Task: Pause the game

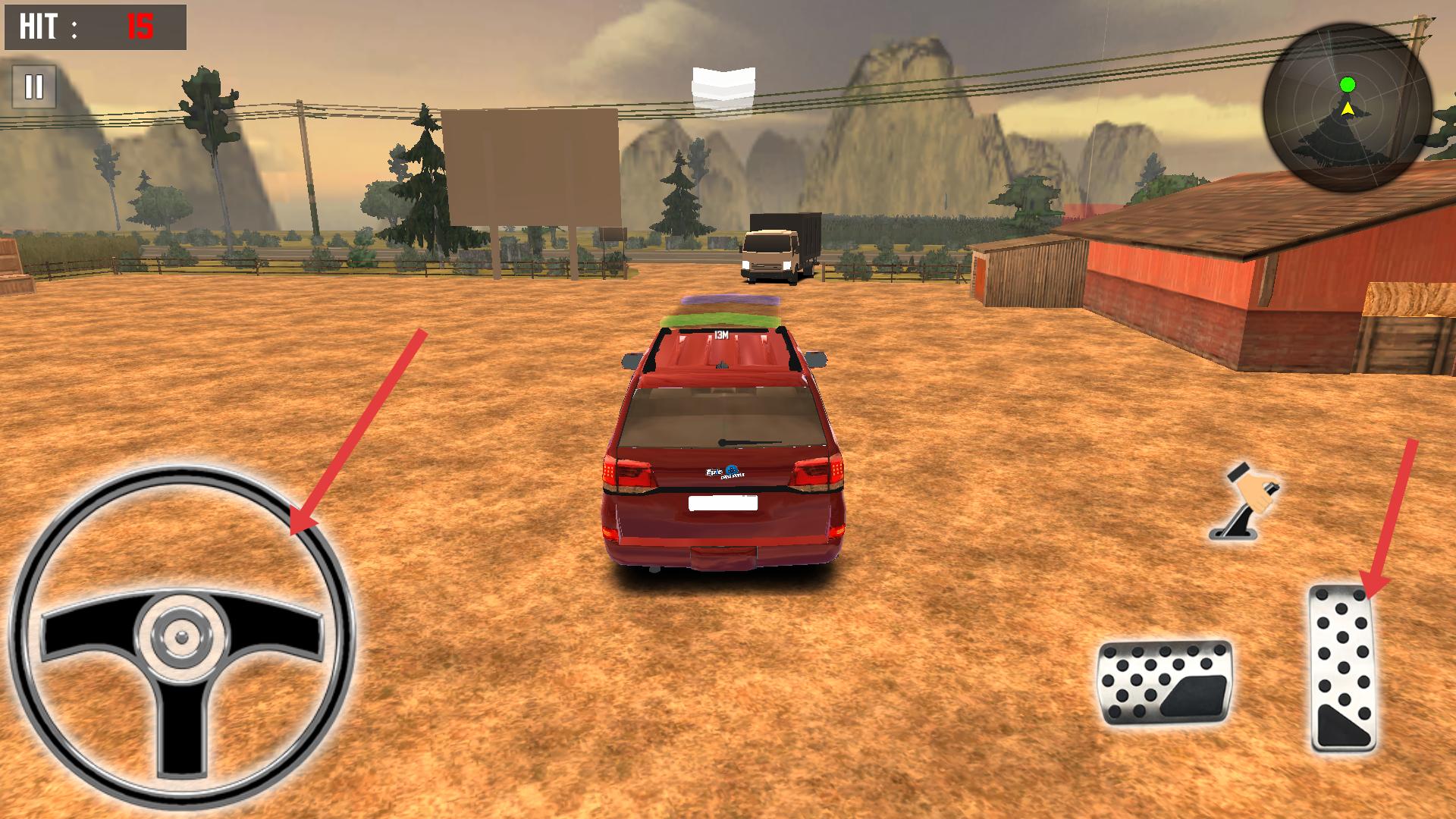Action: coord(34,87)
